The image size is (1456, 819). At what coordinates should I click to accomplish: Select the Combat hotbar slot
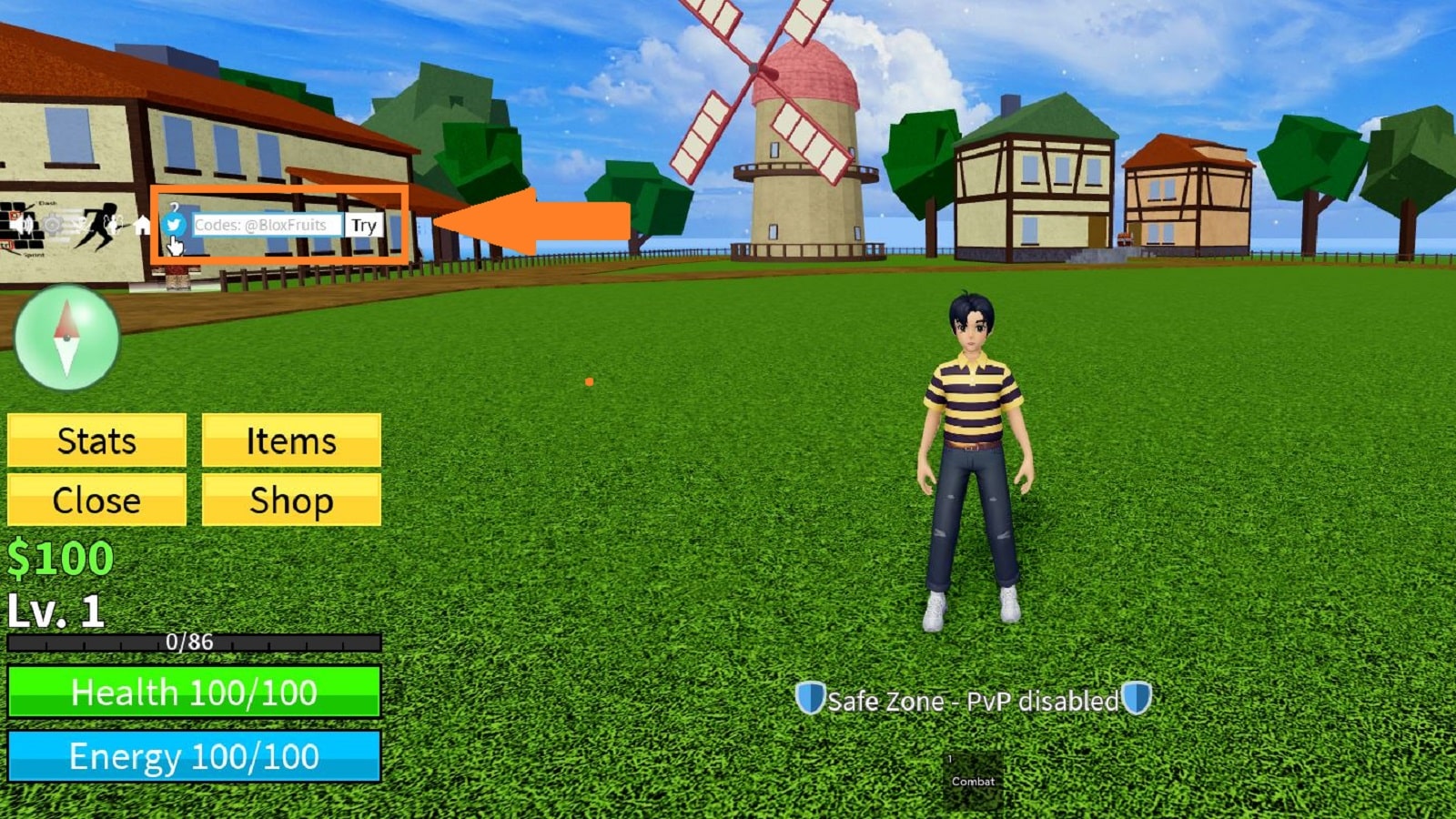click(x=973, y=780)
